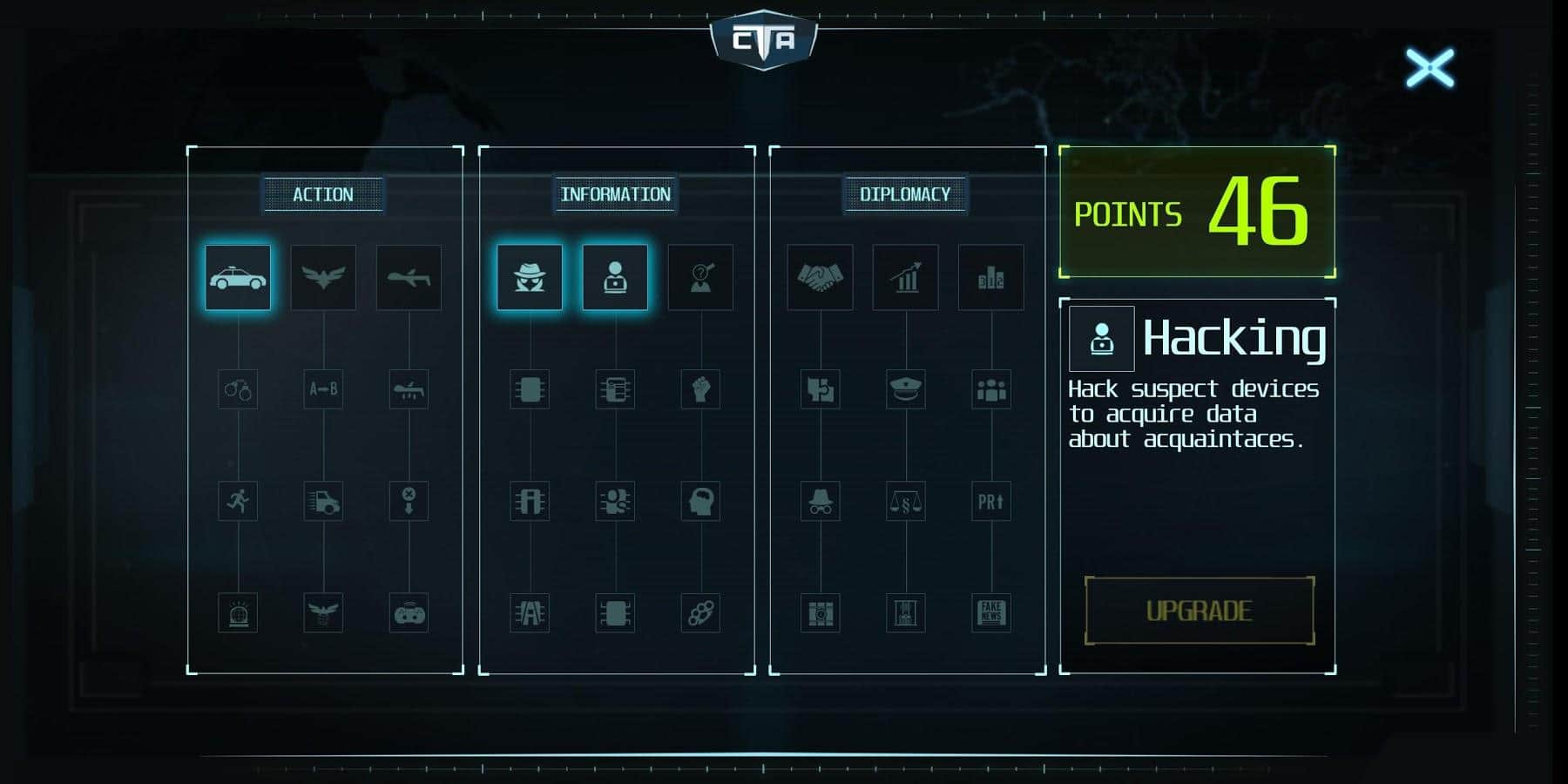Upgrade the Hacking skill

(x=1199, y=611)
